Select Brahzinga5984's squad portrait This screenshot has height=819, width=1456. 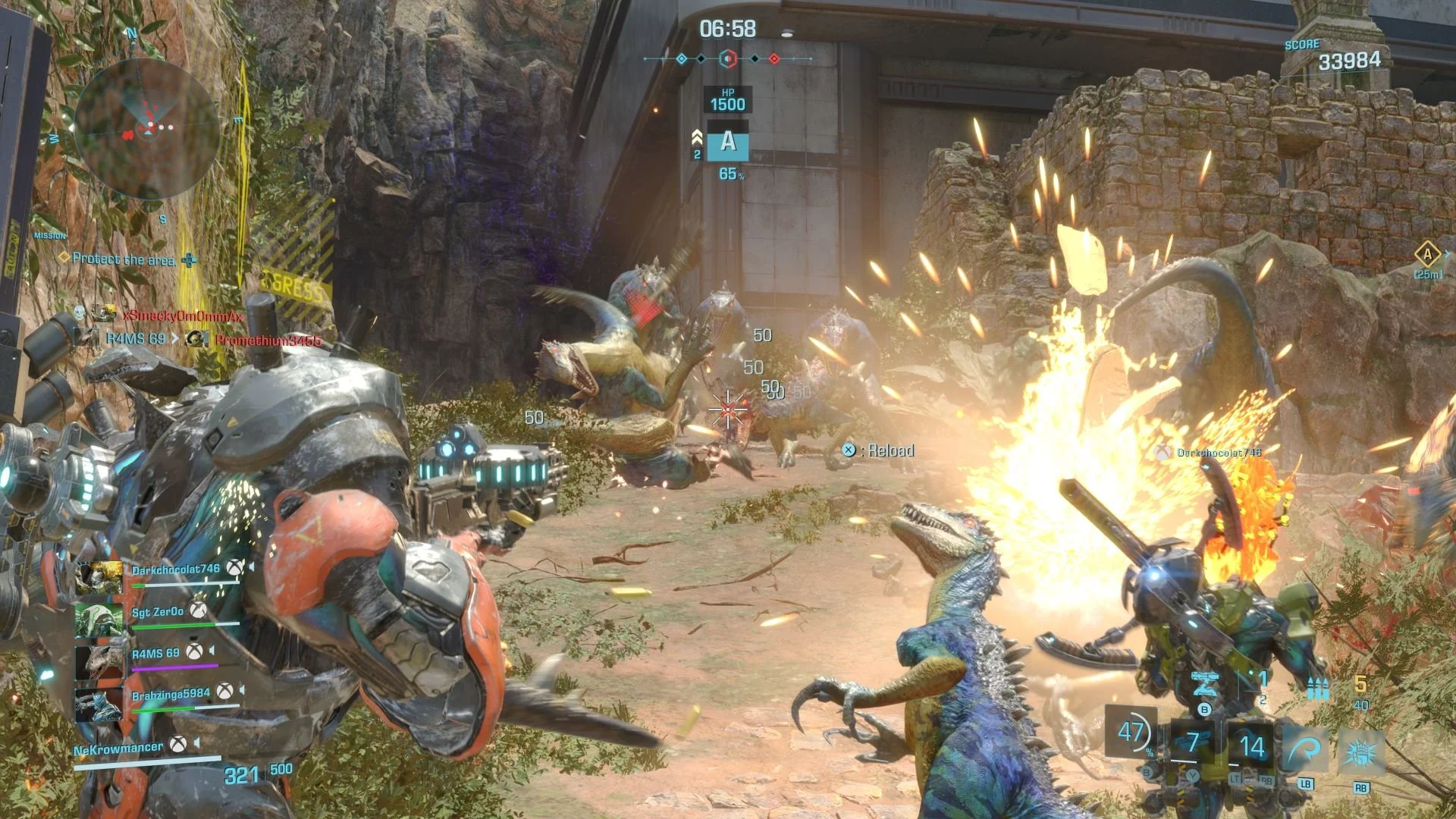[x=99, y=704]
